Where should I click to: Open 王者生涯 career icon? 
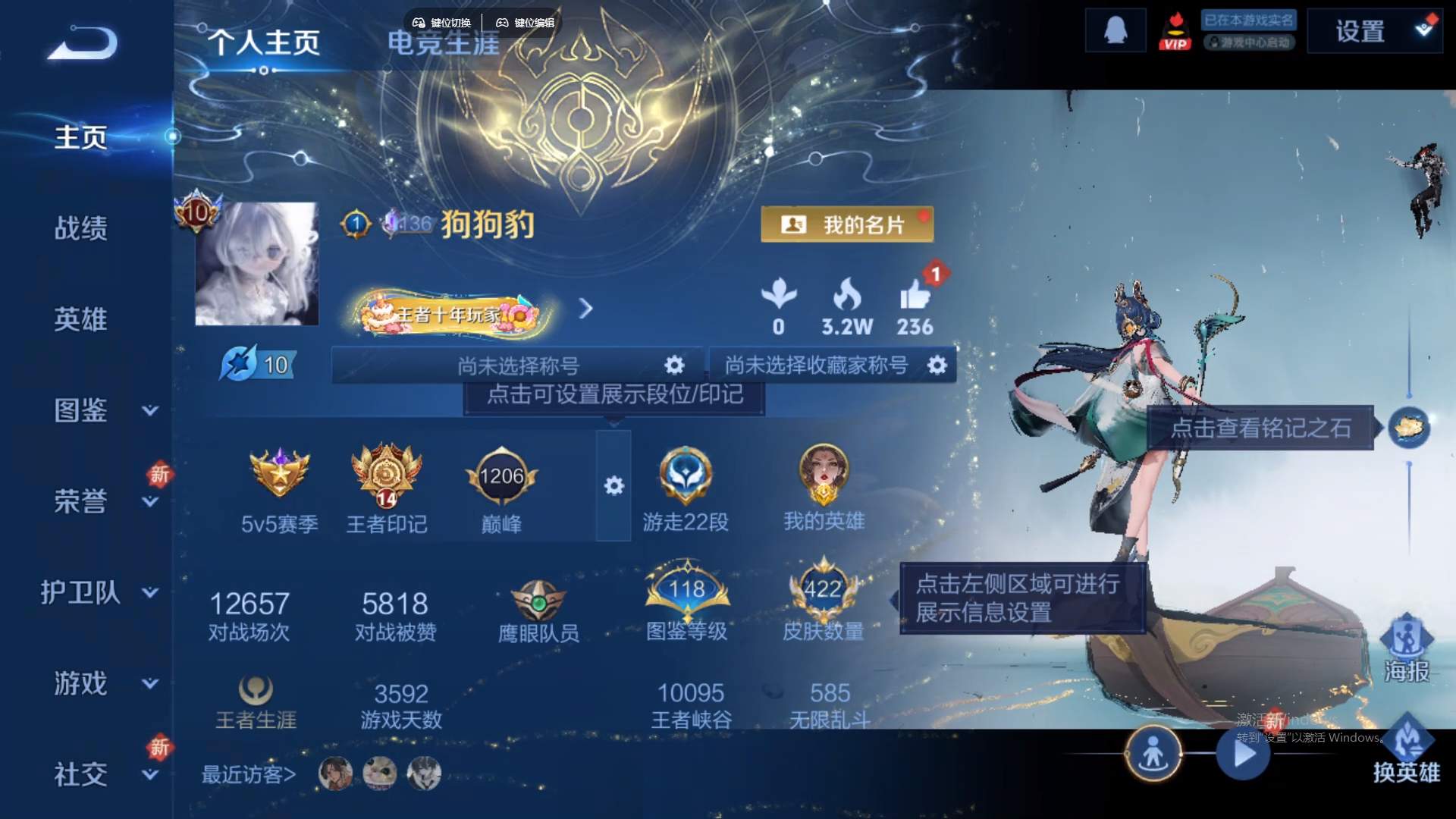coord(256,689)
